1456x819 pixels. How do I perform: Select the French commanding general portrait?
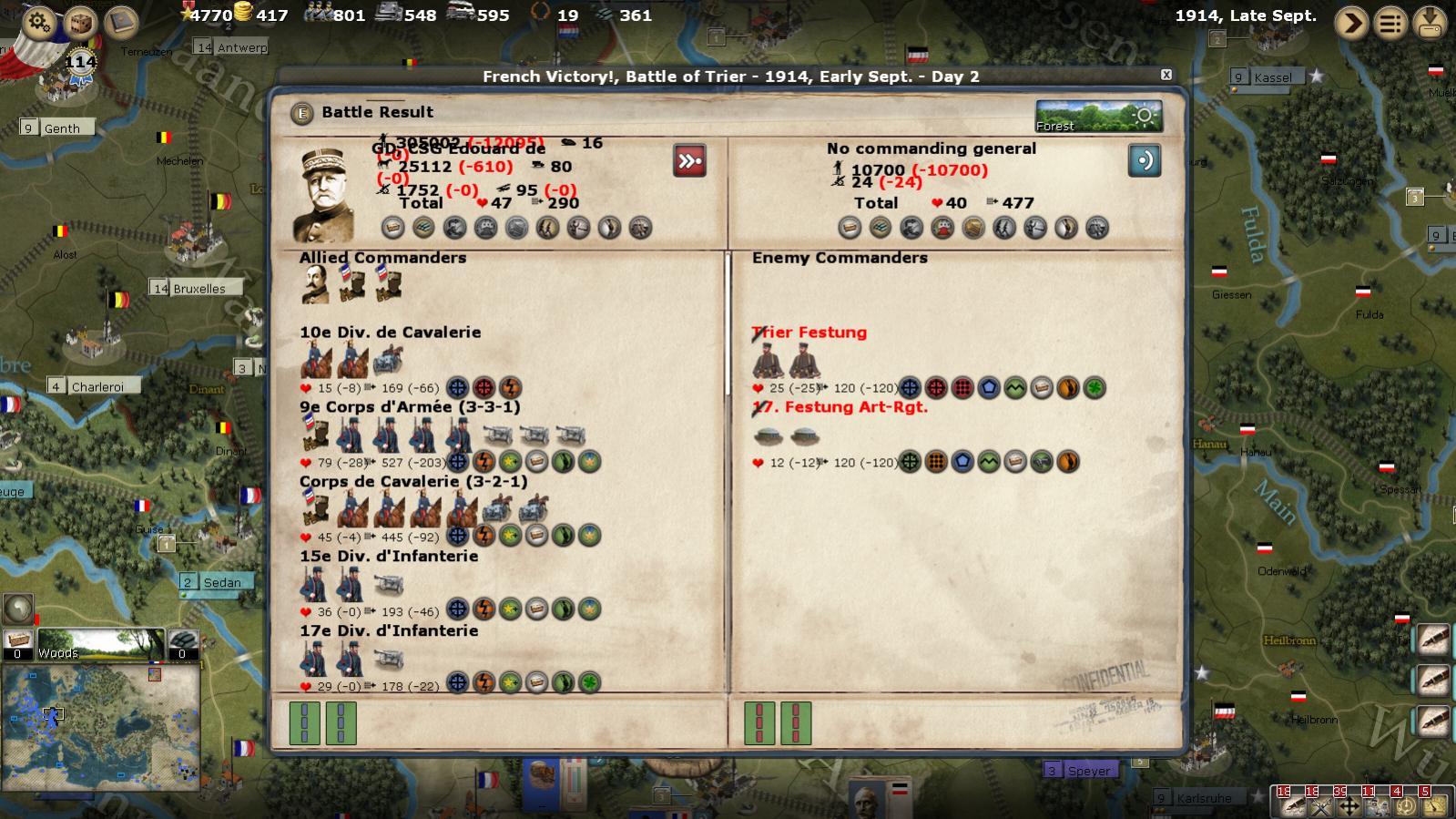(x=324, y=195)
